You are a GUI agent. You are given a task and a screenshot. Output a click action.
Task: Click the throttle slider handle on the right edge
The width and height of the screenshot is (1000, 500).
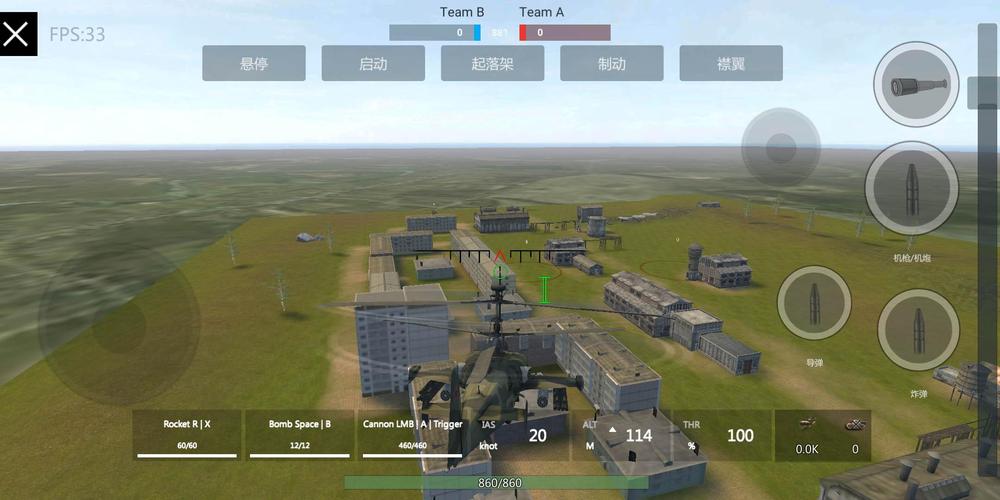pyautogui.click(x=984, y=92)
